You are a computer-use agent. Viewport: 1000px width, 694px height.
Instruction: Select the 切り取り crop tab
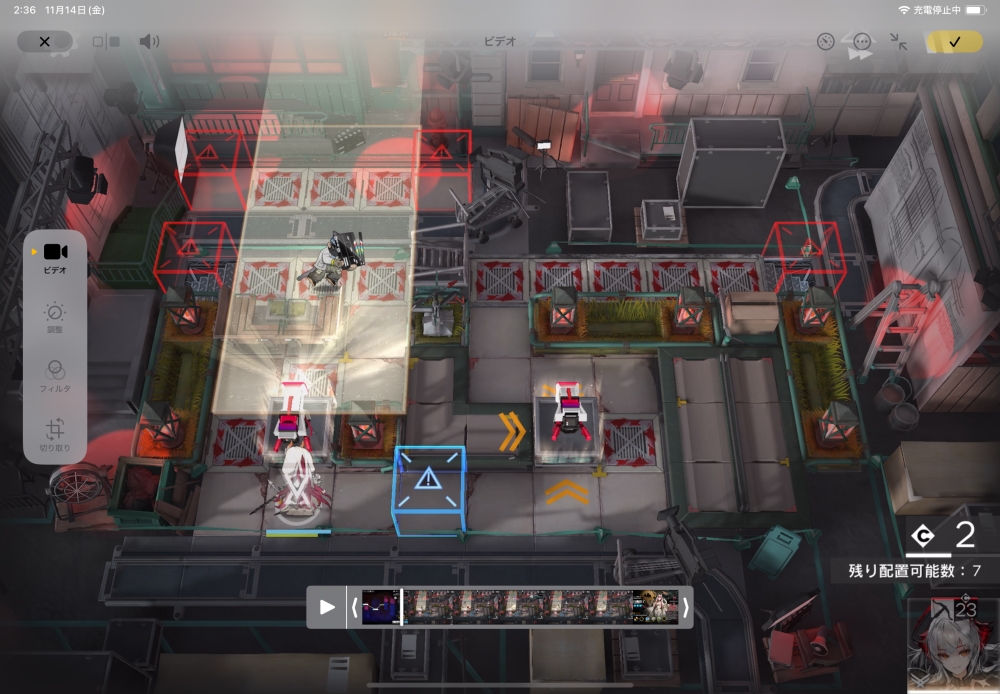[x=55, y=435]
